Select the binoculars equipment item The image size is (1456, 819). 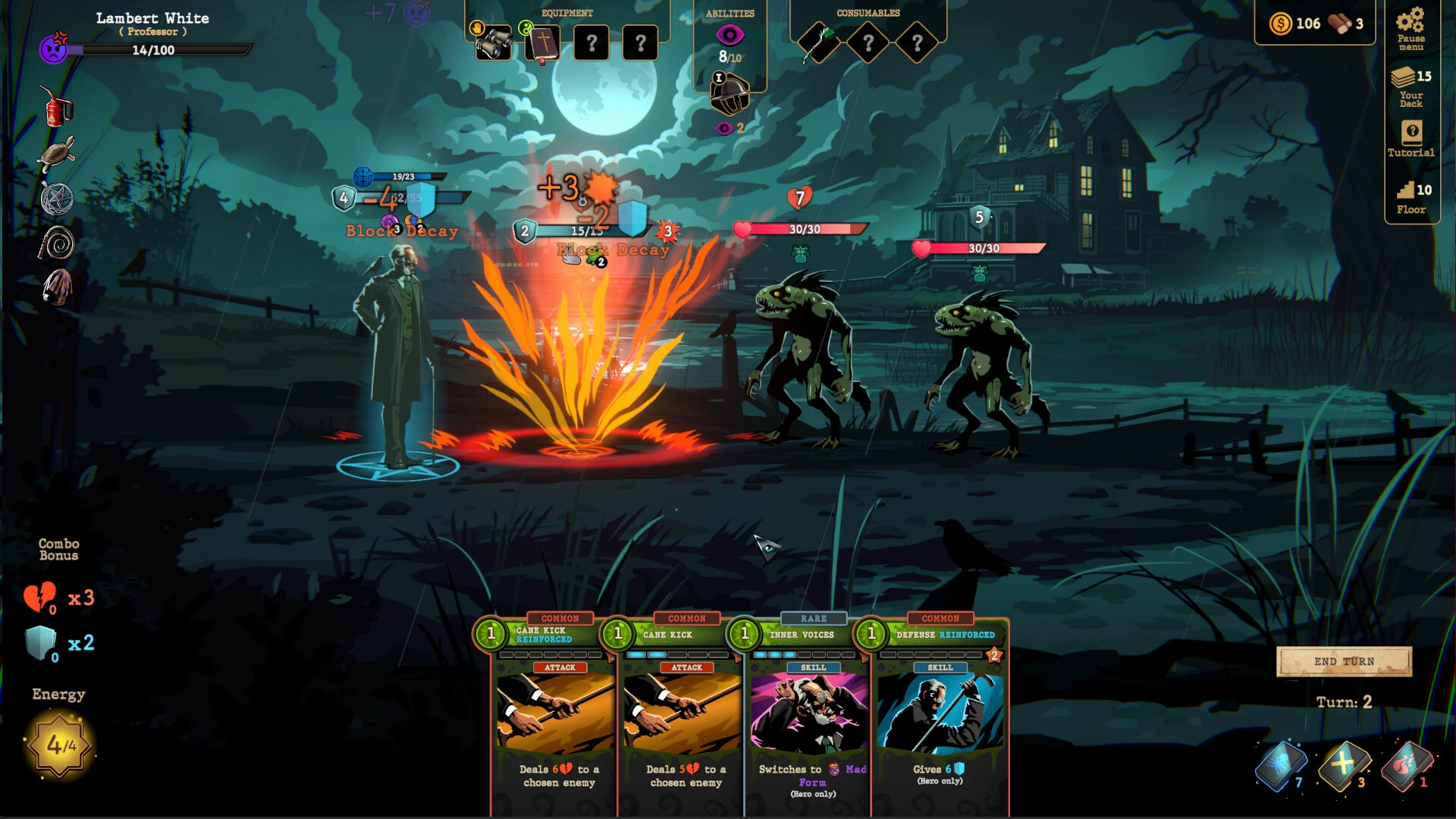point(492,43)
